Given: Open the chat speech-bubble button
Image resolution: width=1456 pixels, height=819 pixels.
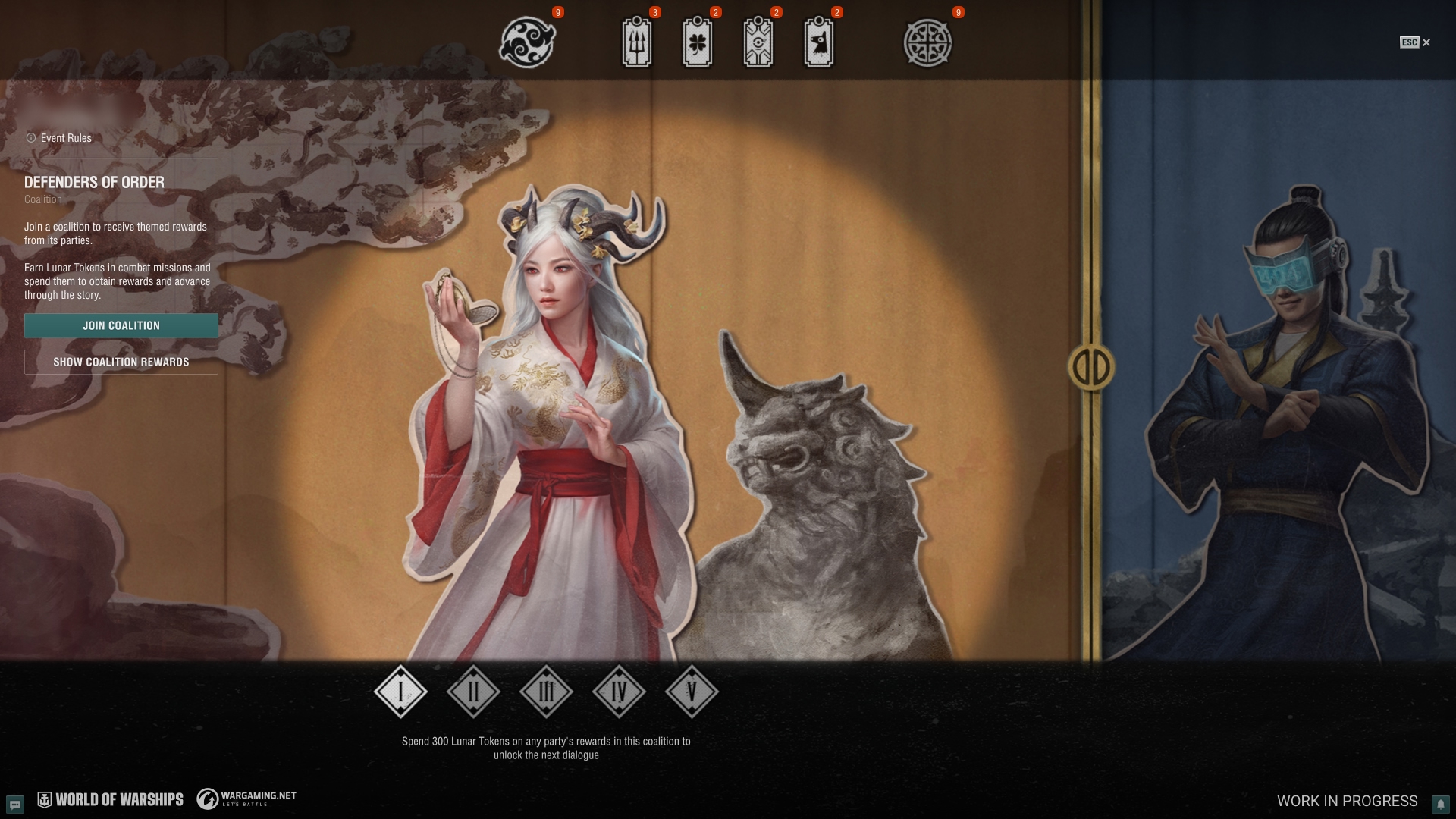Looking at the screenshot, I should 15,803.
